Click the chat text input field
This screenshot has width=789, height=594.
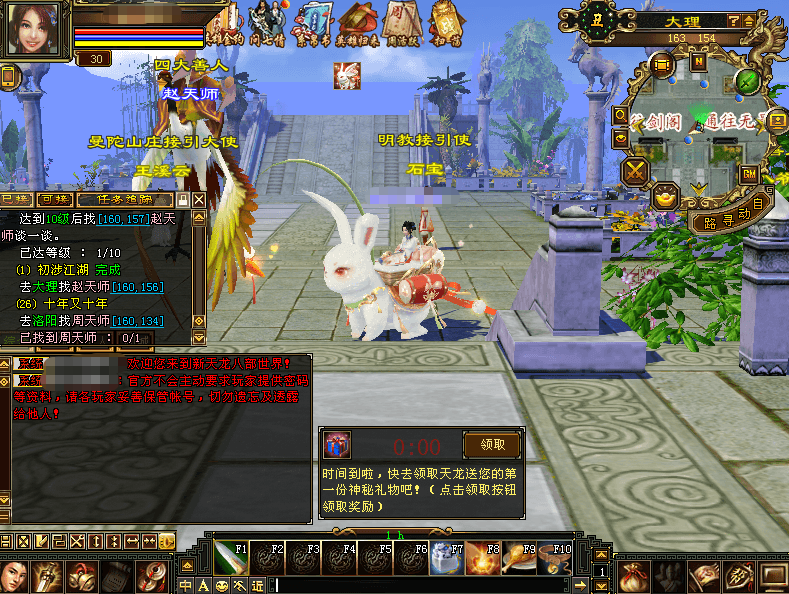click(x=420, y=585)
